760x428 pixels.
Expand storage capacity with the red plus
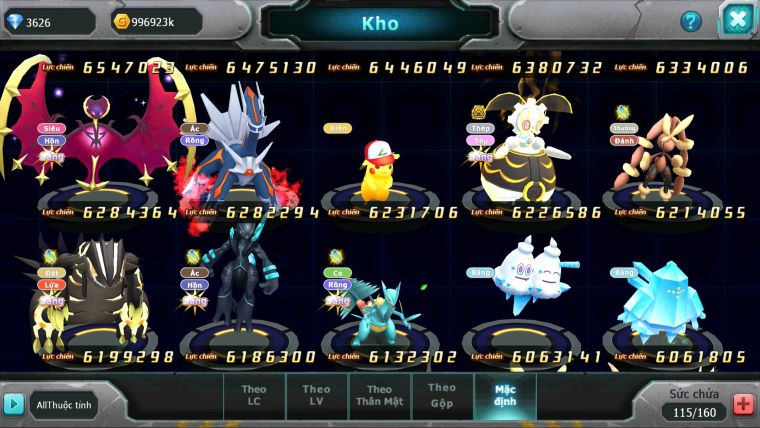point(743,404)
